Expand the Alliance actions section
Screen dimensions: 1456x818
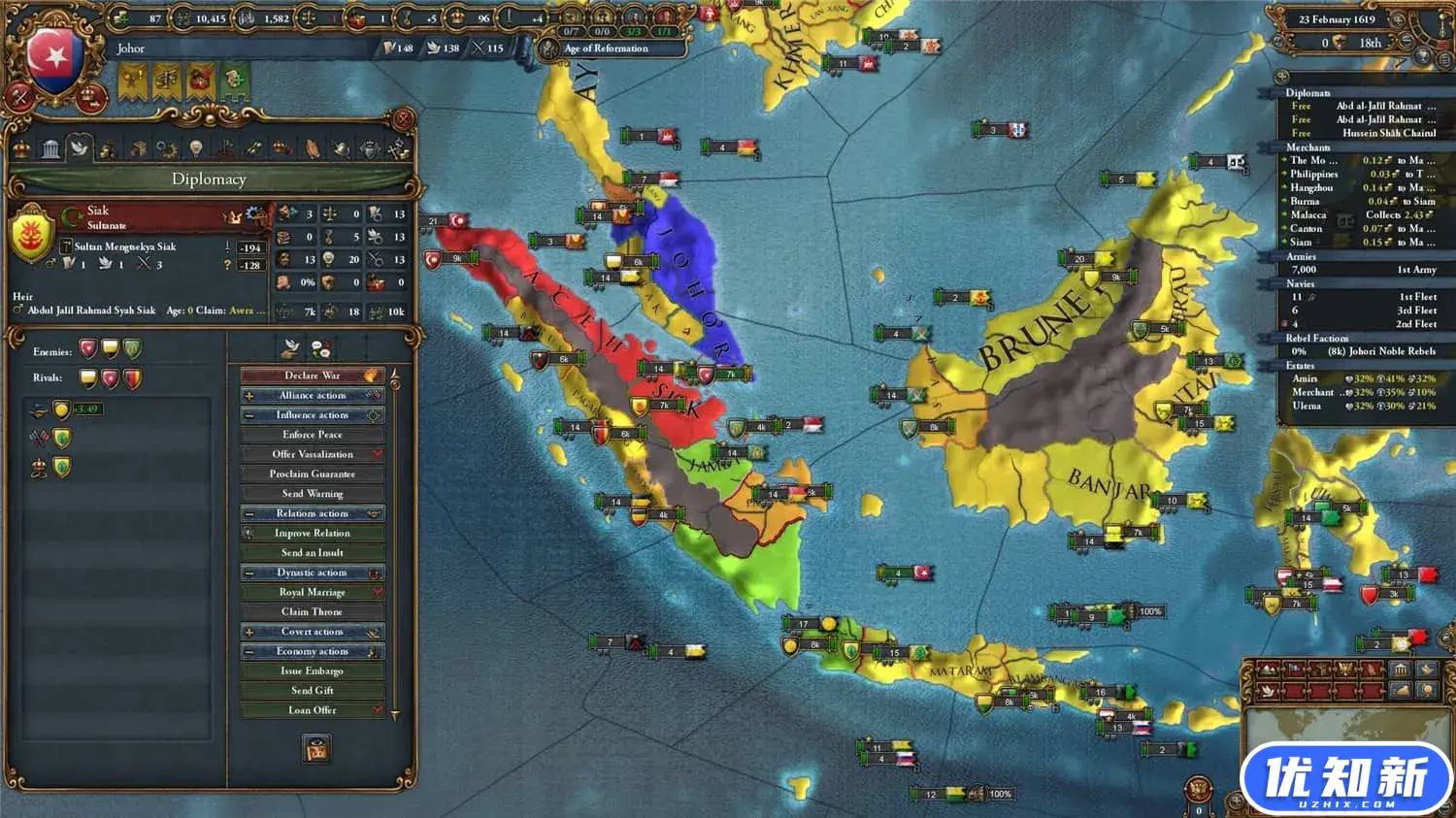(x=248, y=395)
